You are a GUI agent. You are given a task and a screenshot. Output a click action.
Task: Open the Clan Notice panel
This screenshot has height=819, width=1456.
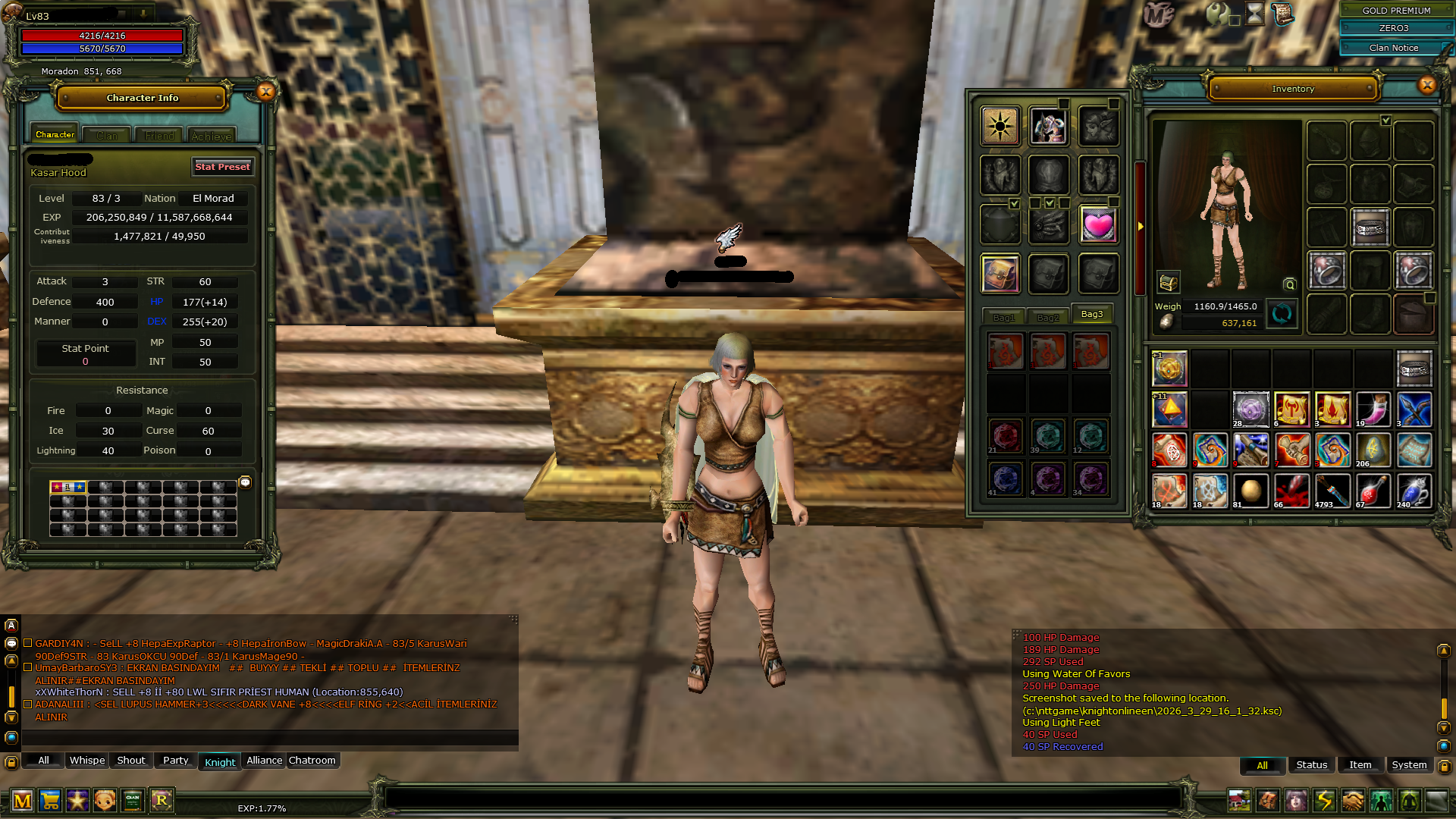1394,48
